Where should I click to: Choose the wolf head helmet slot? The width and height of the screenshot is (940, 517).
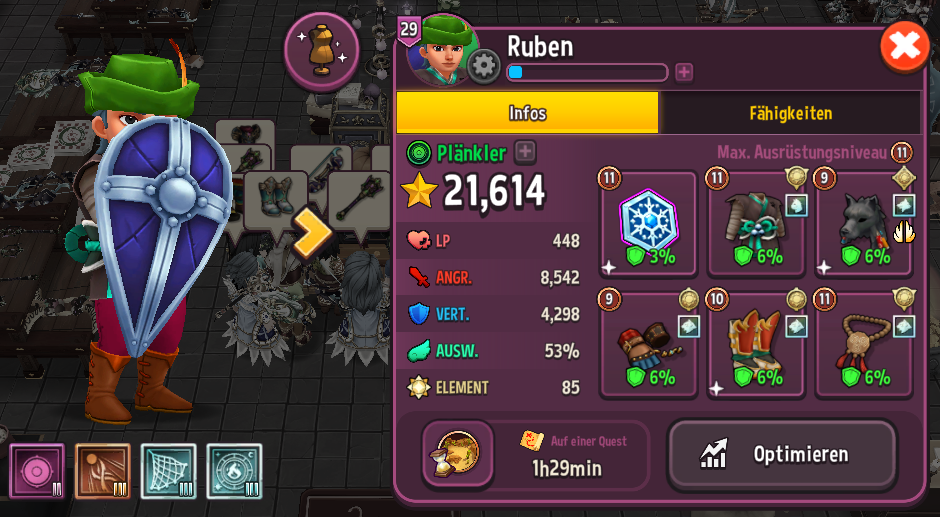[864, 223]
